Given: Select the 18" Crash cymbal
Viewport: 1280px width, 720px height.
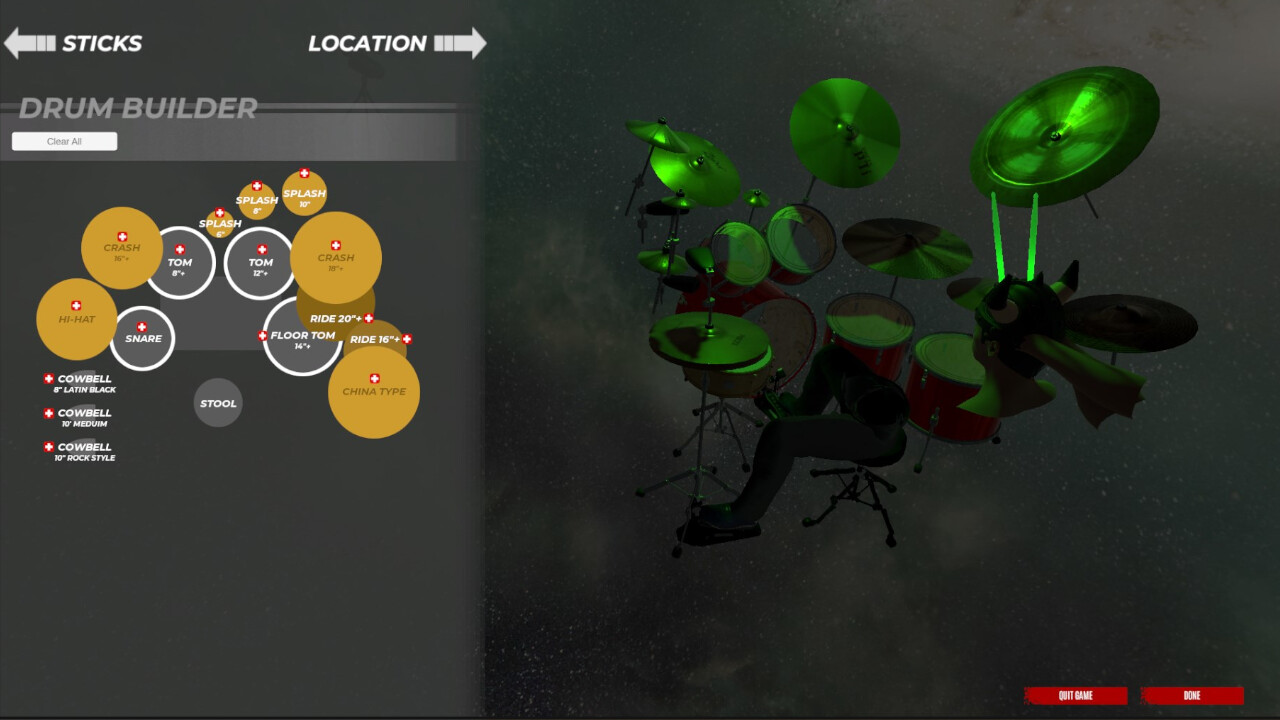Looking at the screenshot, I should 337,257.
